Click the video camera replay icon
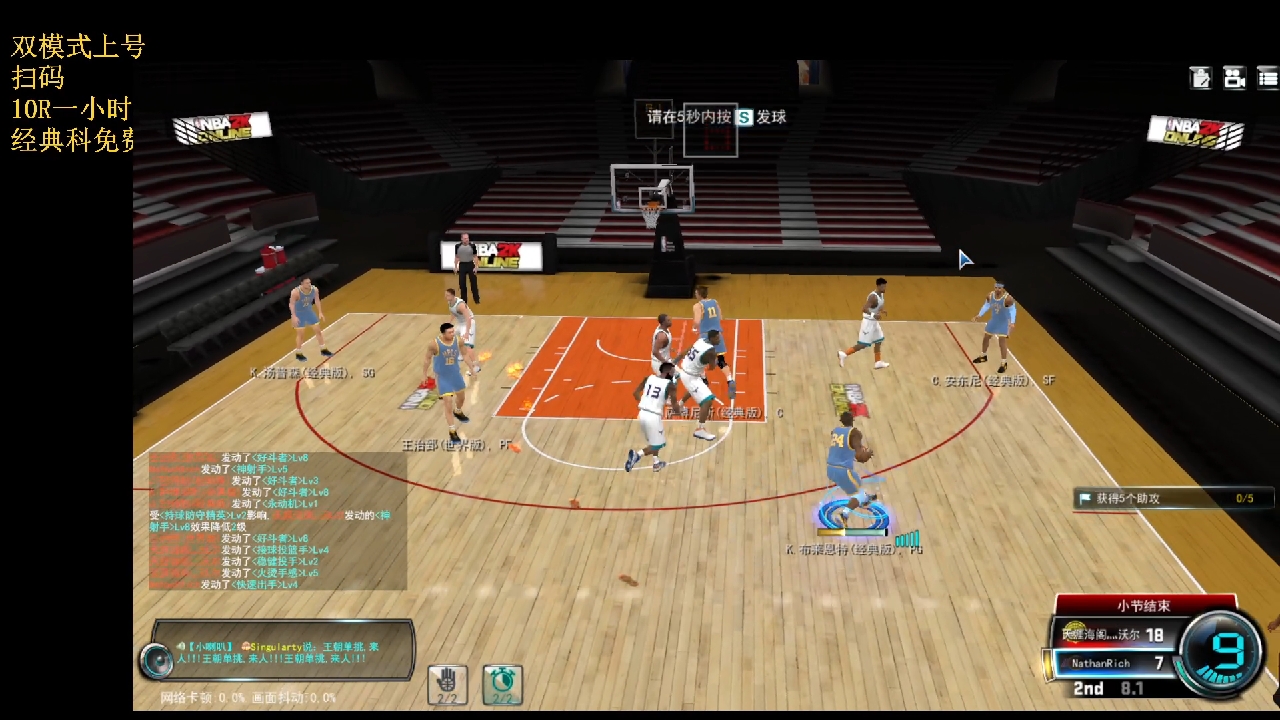Screen dimensions: 1280x720 coord(1234,77)
